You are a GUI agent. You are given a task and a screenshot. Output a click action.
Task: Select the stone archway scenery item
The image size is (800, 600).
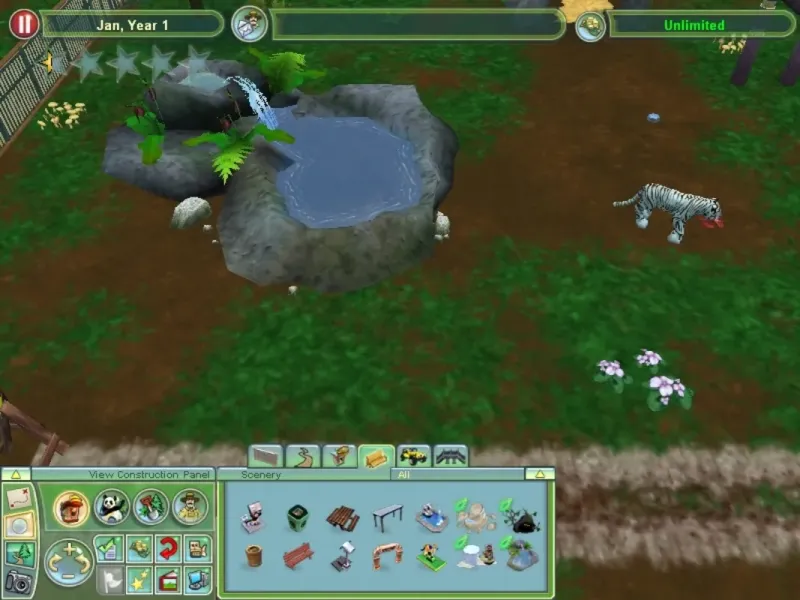(x=386, y=555)
